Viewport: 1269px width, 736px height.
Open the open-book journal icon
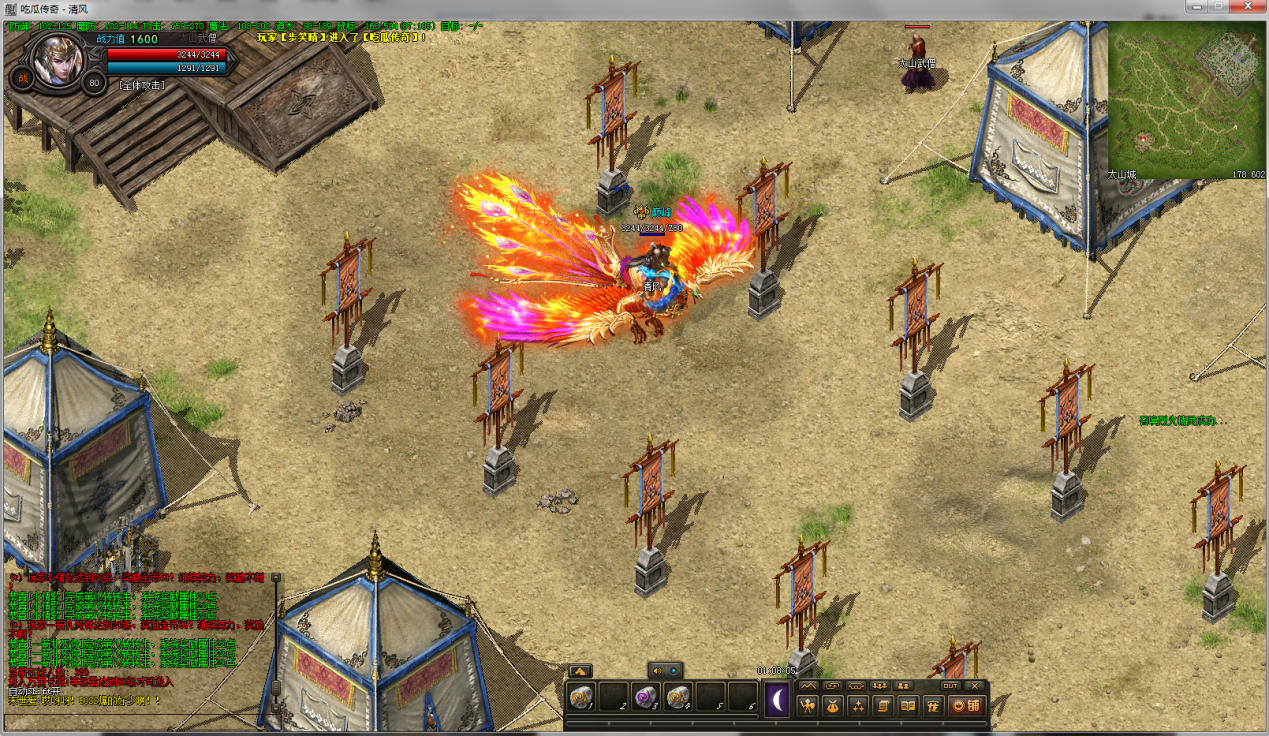908,706
